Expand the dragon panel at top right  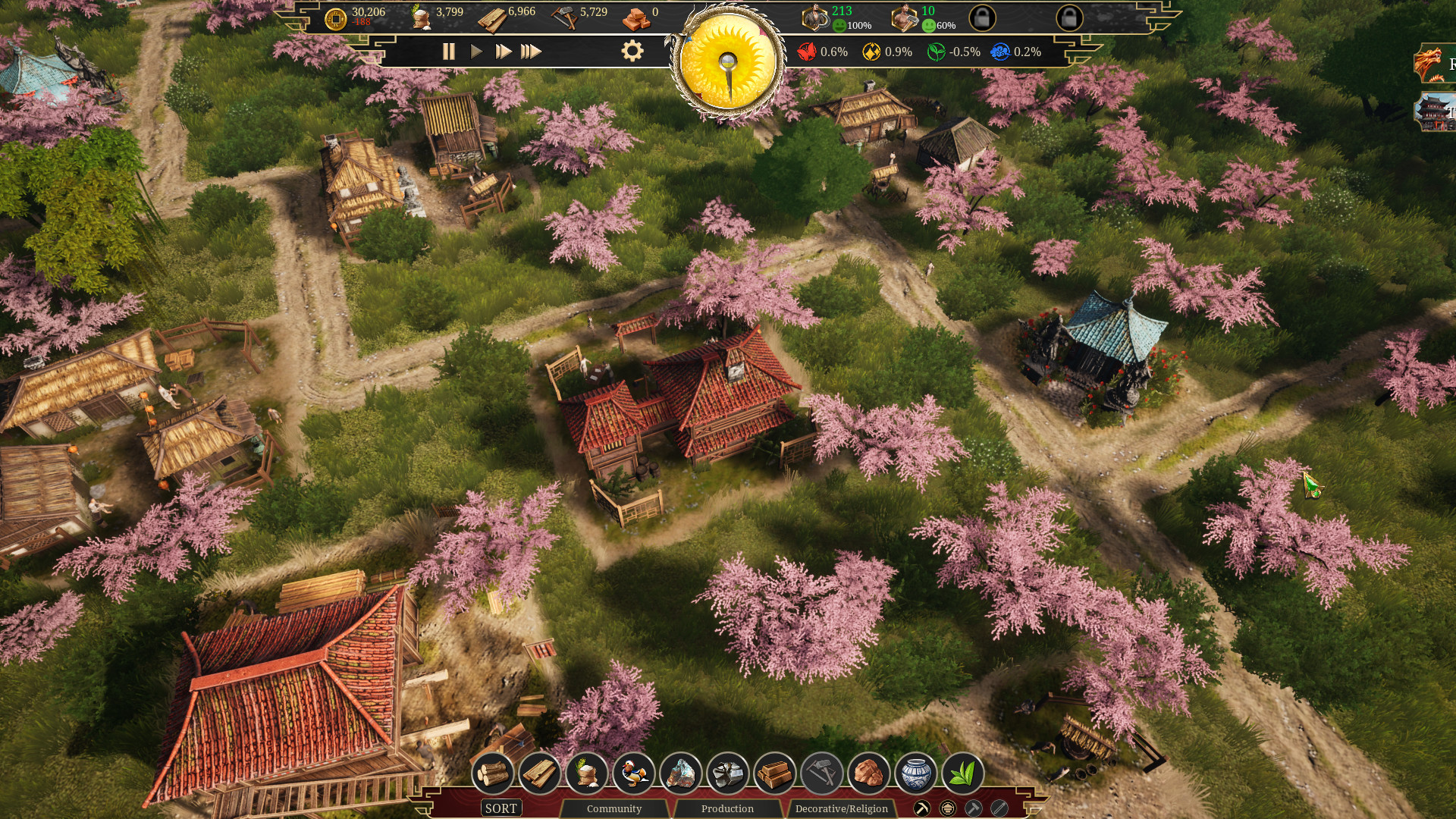pos(1430,61)
